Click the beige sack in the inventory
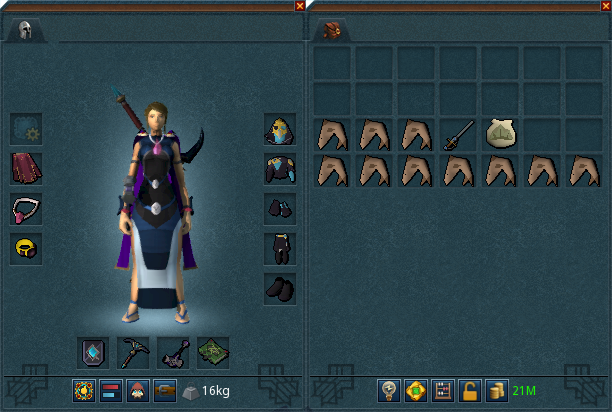The height and width of the screenshot is (412, 612). (500, 134)
